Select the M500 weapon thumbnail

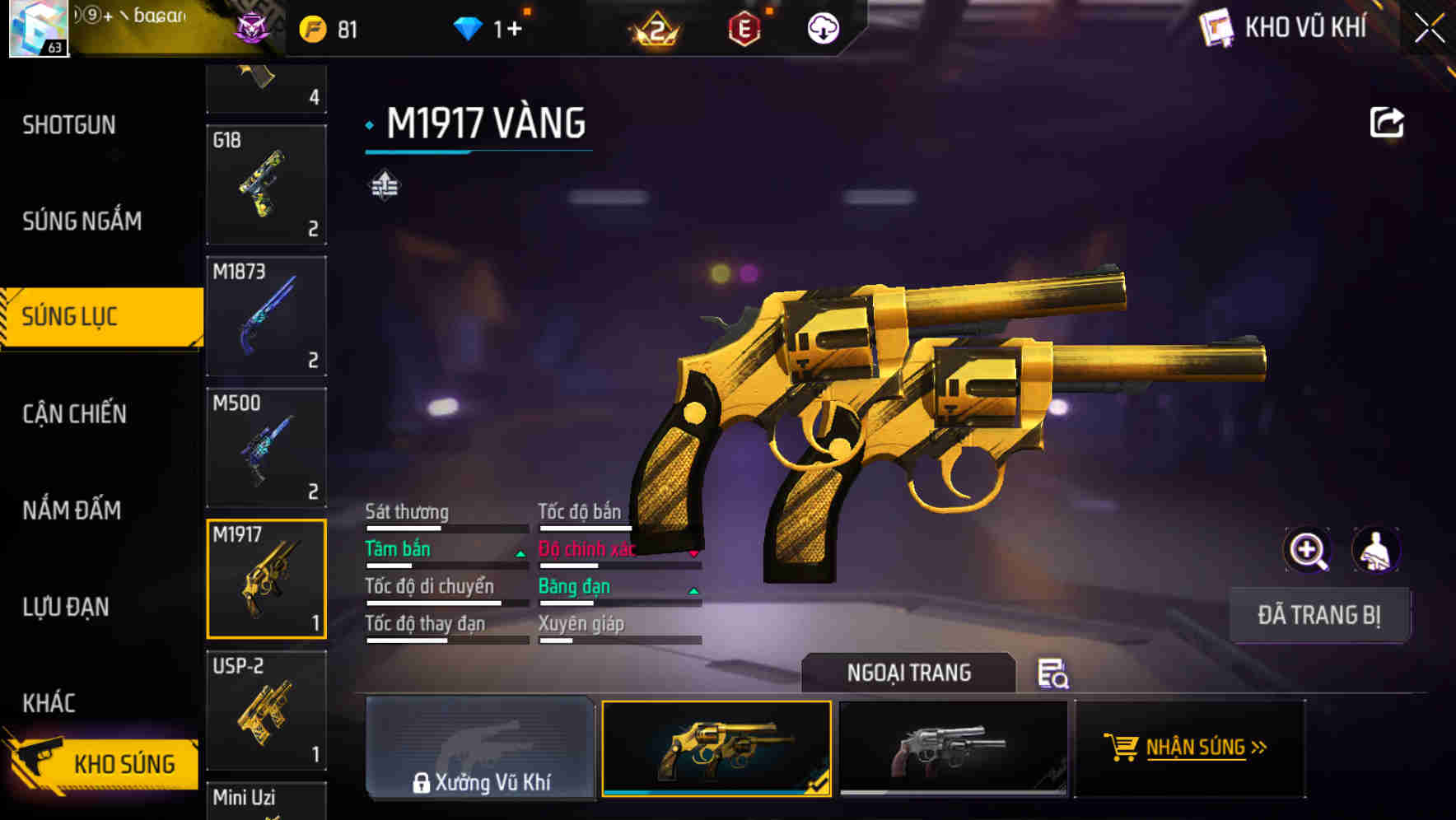click(x=266, y=447)
